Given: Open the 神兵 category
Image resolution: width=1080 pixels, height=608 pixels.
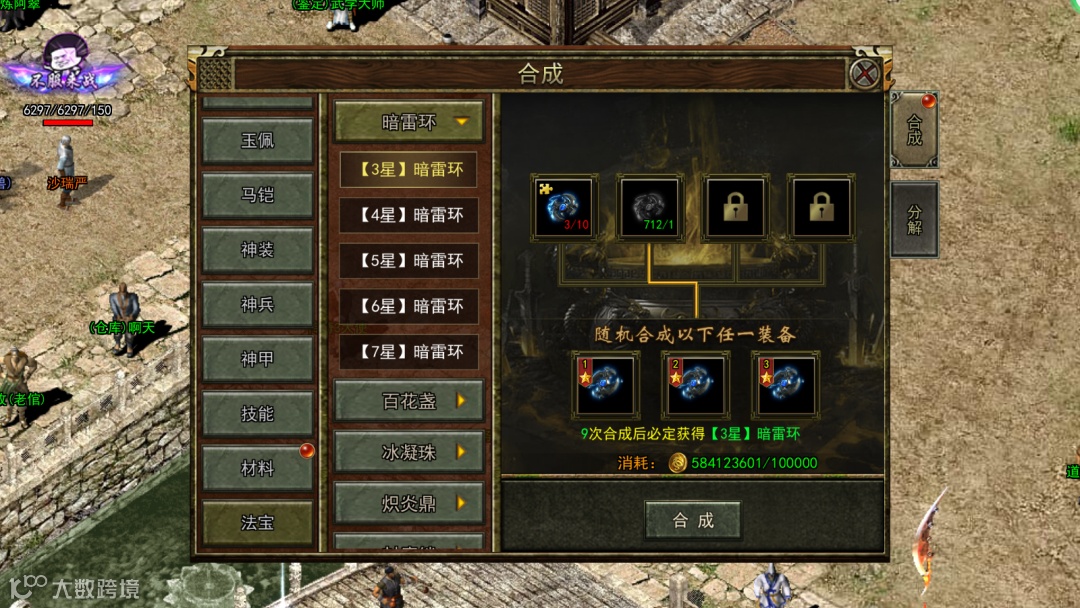Looking at the screenshot, I should [257, 304].
